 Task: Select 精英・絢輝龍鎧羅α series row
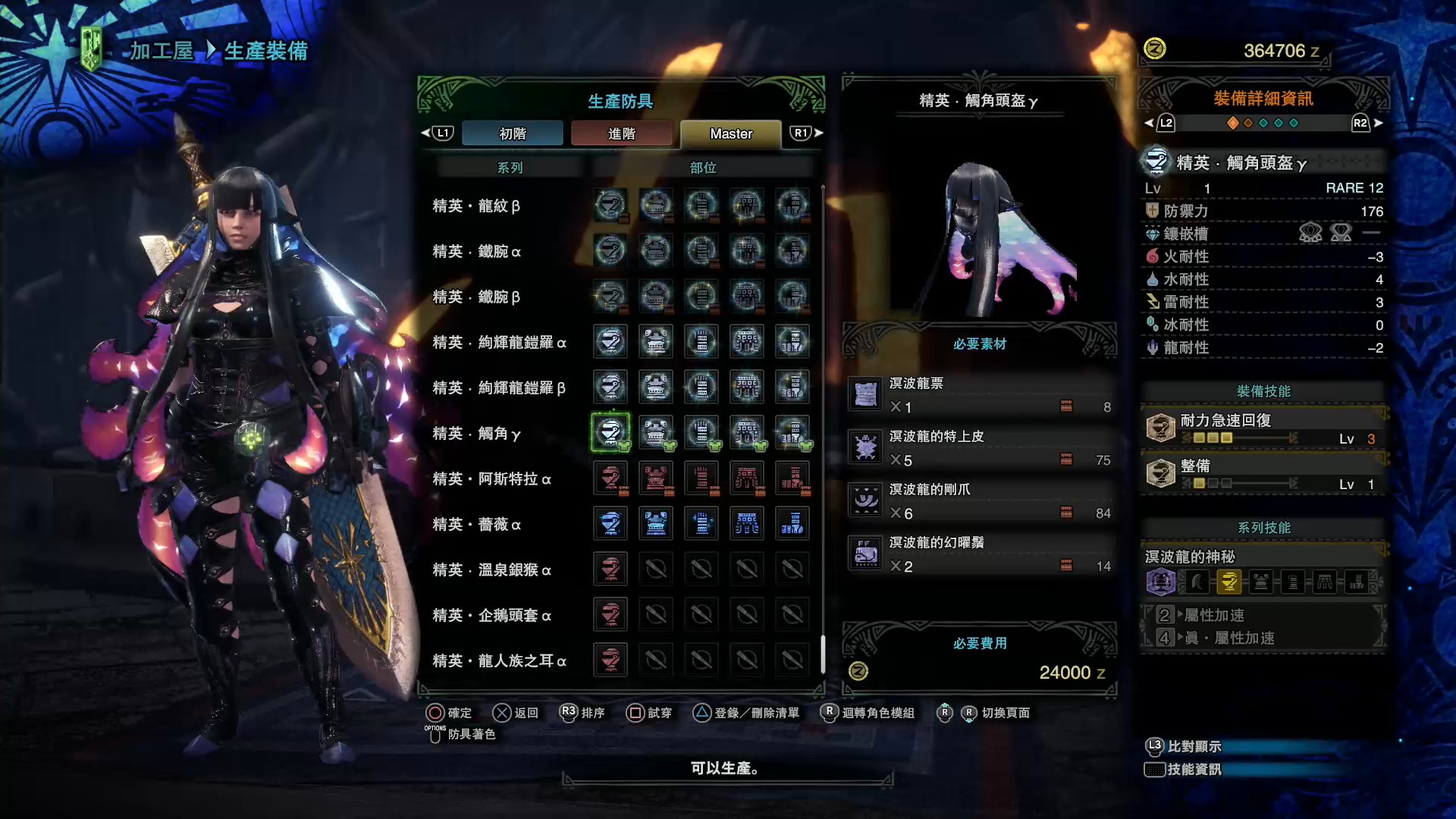pos(499,342)
